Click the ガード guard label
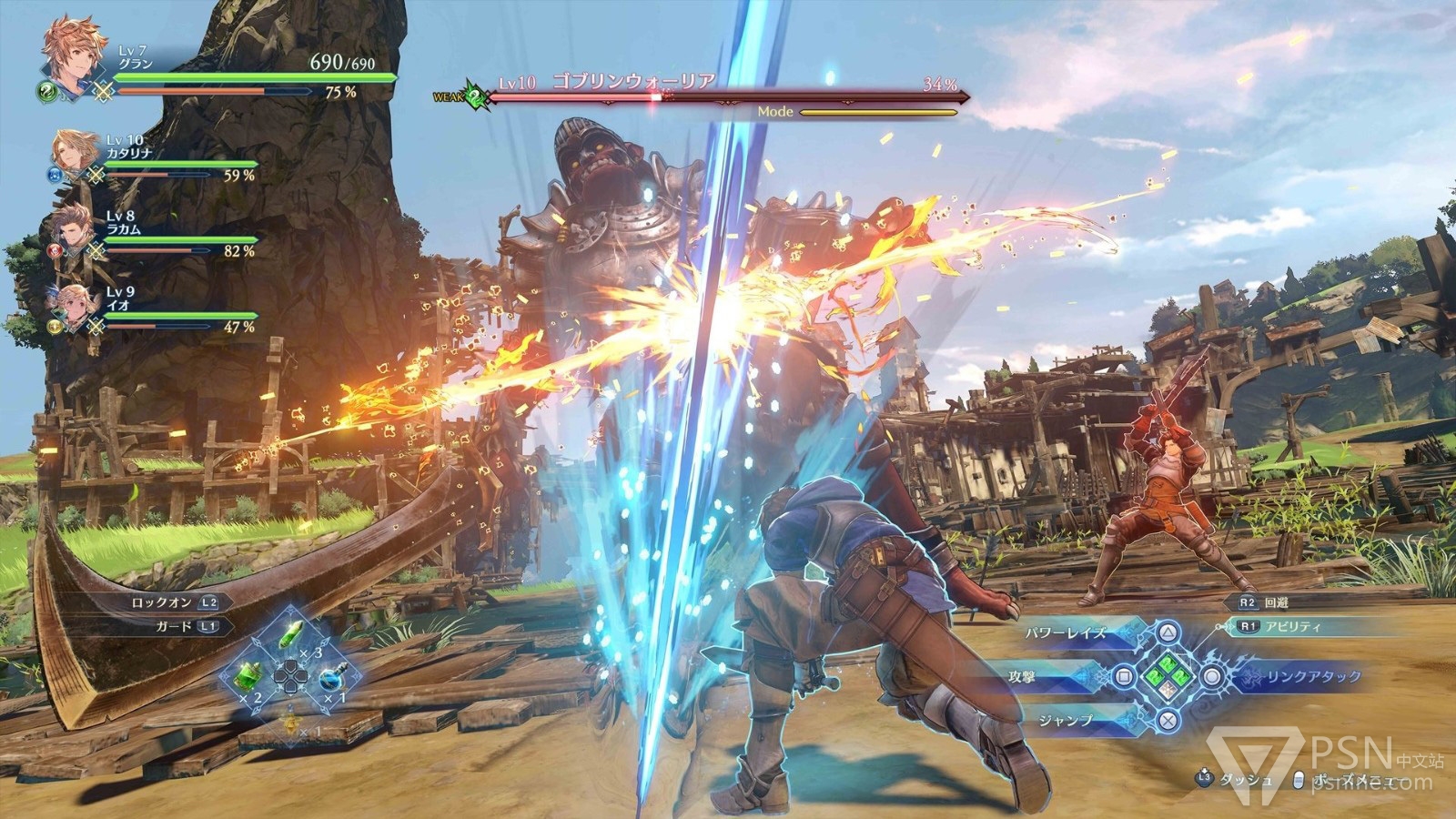The height and width of the screenshot is (819, 1456). point(182,626)
